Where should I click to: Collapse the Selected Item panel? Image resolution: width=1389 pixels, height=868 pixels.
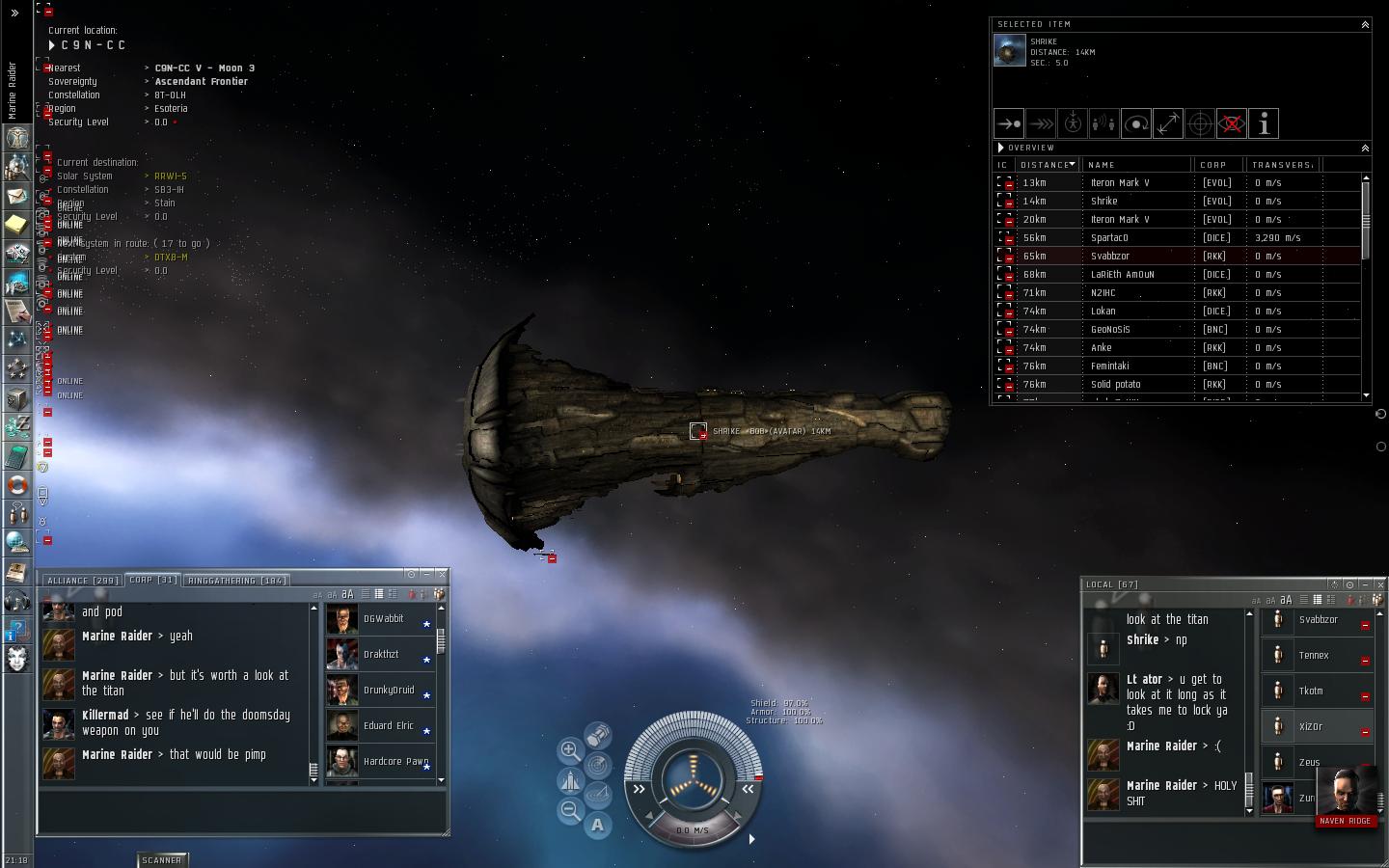pyautogui.click(x=1365, y=24)
